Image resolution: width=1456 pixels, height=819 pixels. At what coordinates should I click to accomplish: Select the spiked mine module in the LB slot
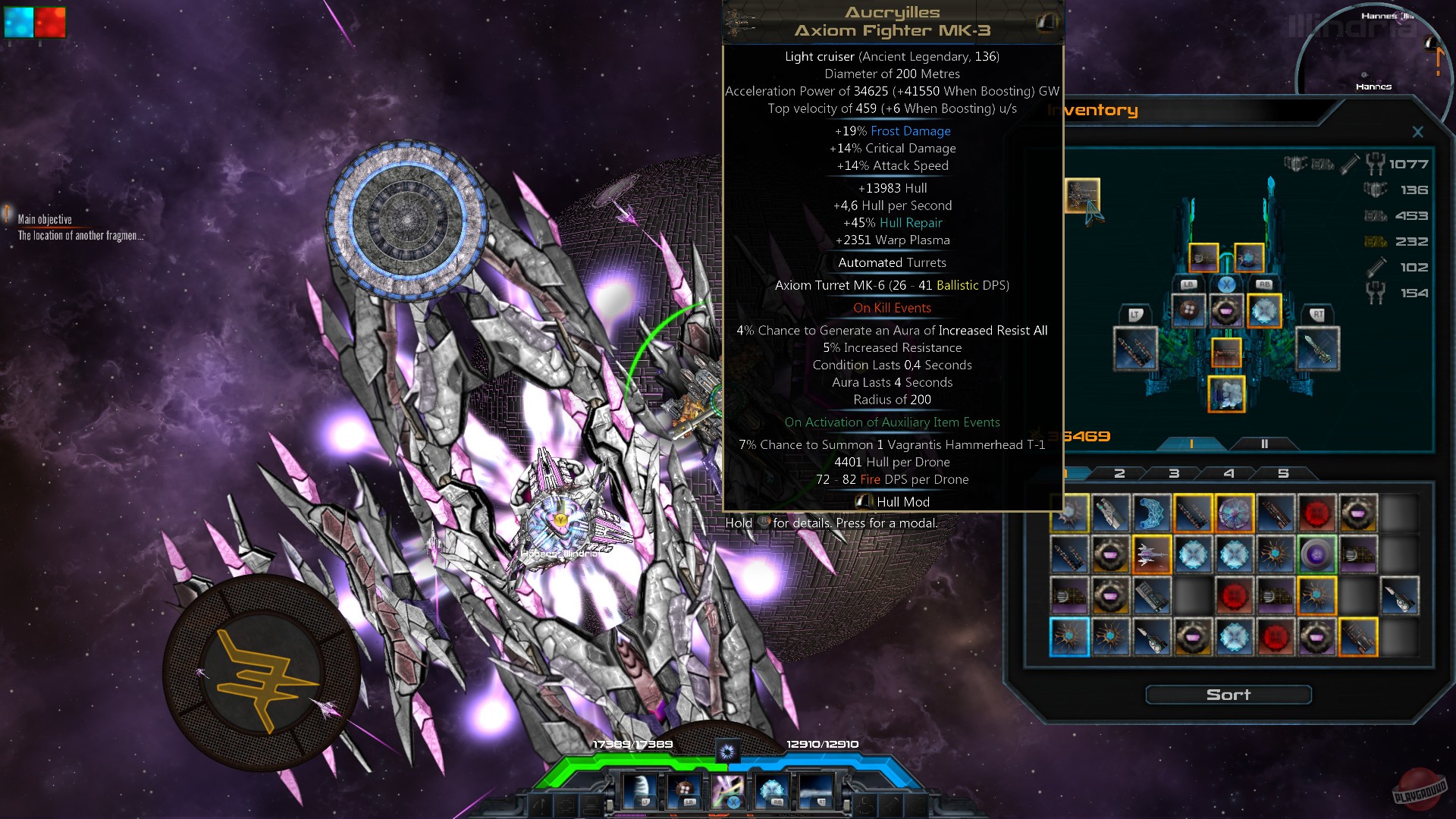[x=1188, y=309]
